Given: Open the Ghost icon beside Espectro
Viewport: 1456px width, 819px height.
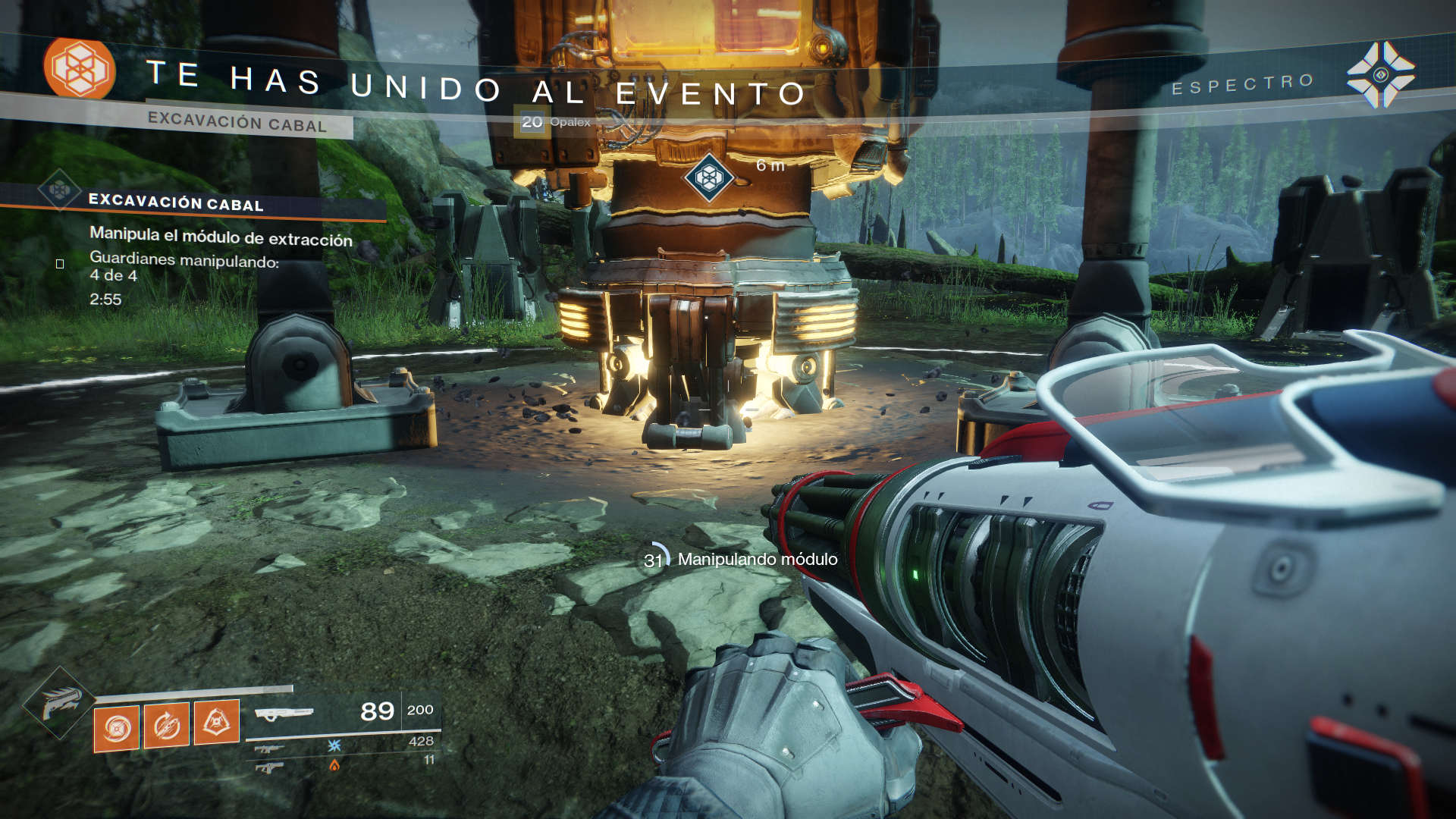Looking at the screenshot, I should tap(1380, 75).
